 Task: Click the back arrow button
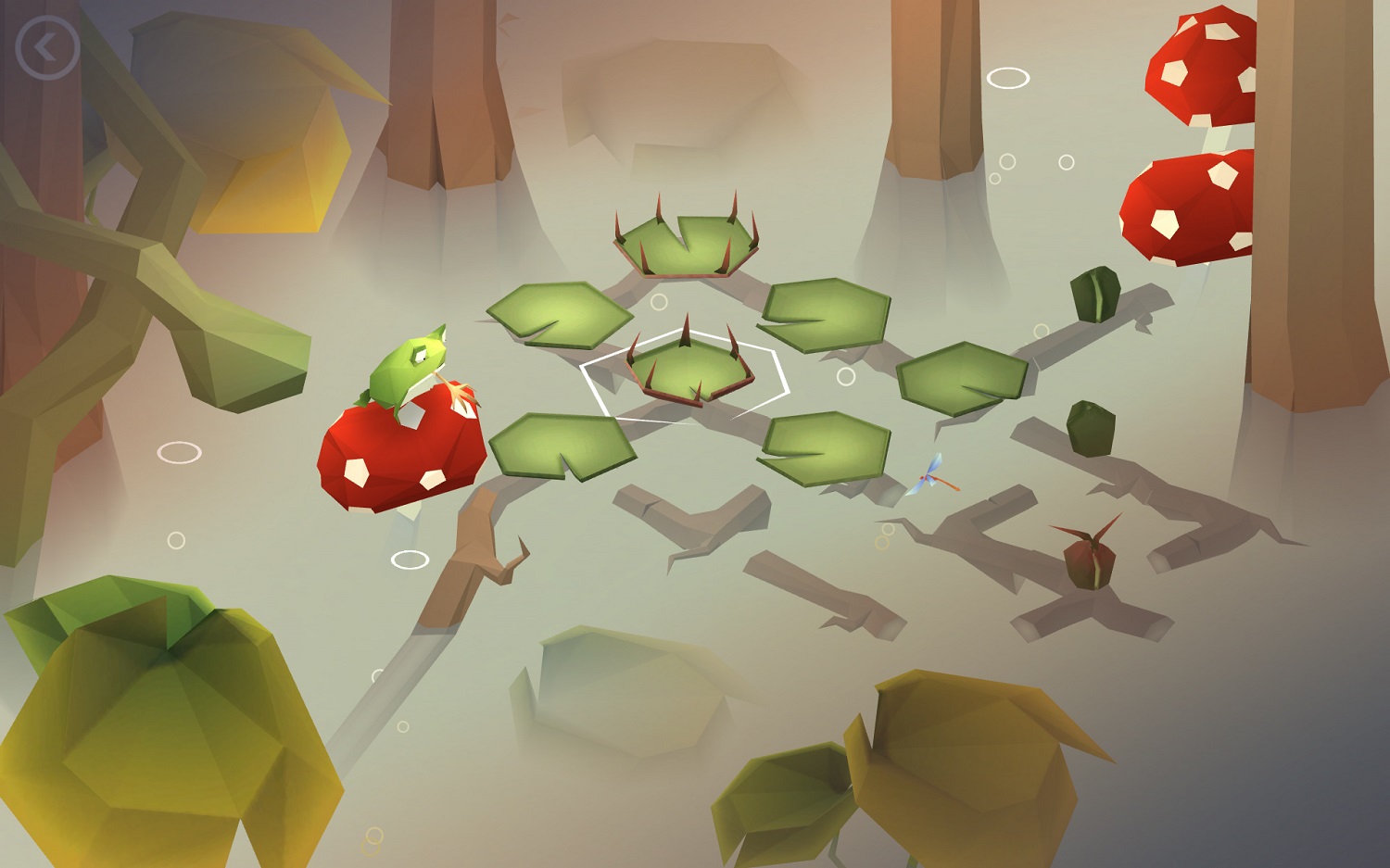click(x=47, y=47)
